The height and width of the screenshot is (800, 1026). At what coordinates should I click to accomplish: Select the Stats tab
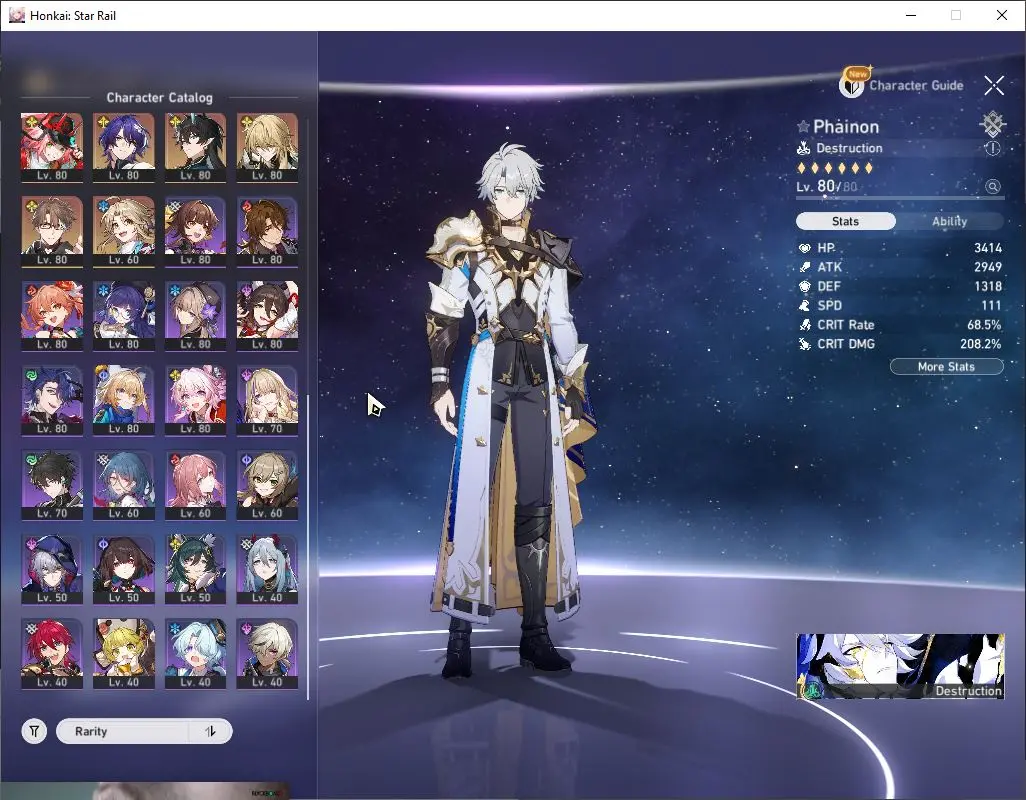click(845, 221)
